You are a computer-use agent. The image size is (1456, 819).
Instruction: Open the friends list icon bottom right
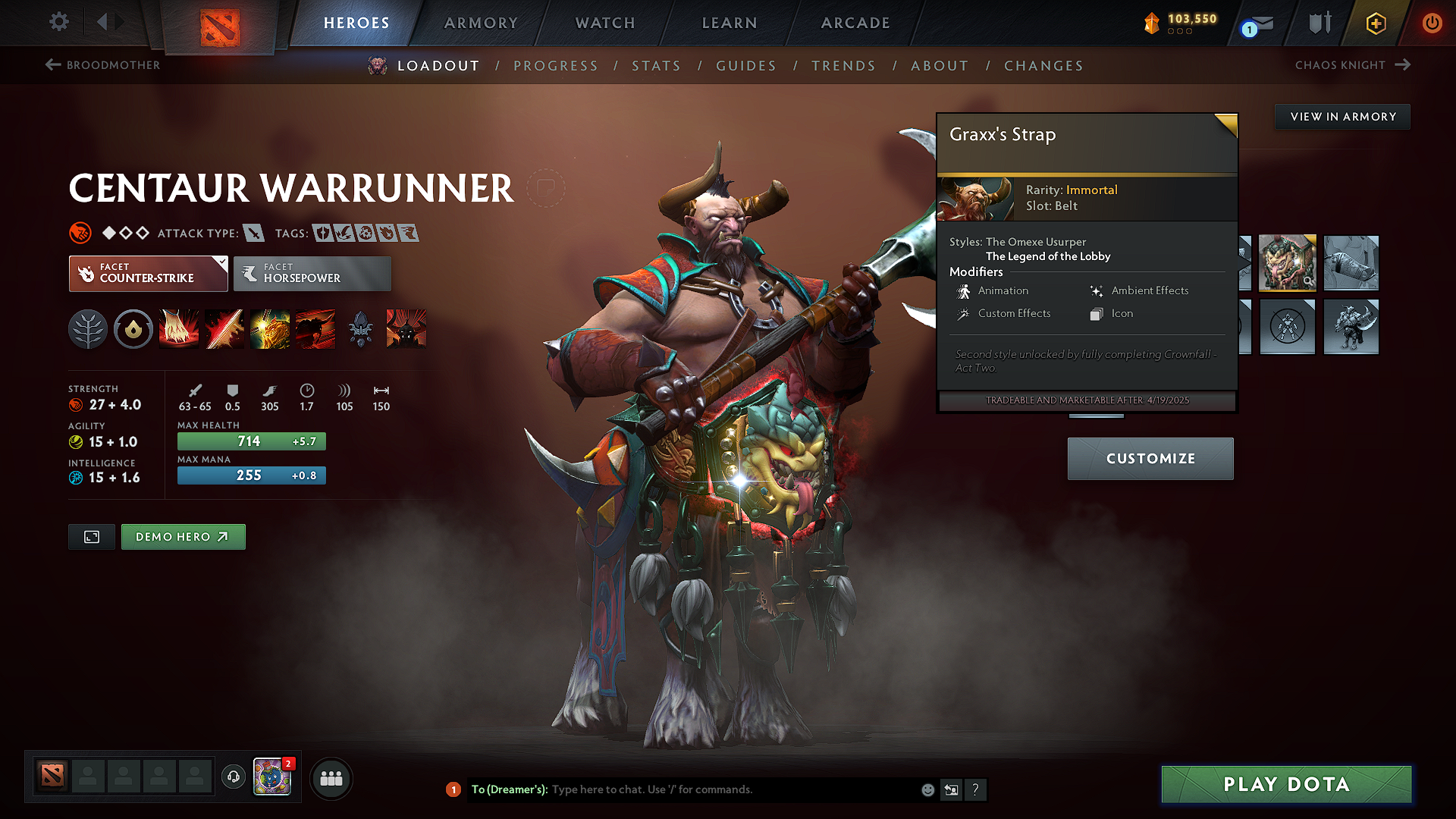tap(331, 778)
